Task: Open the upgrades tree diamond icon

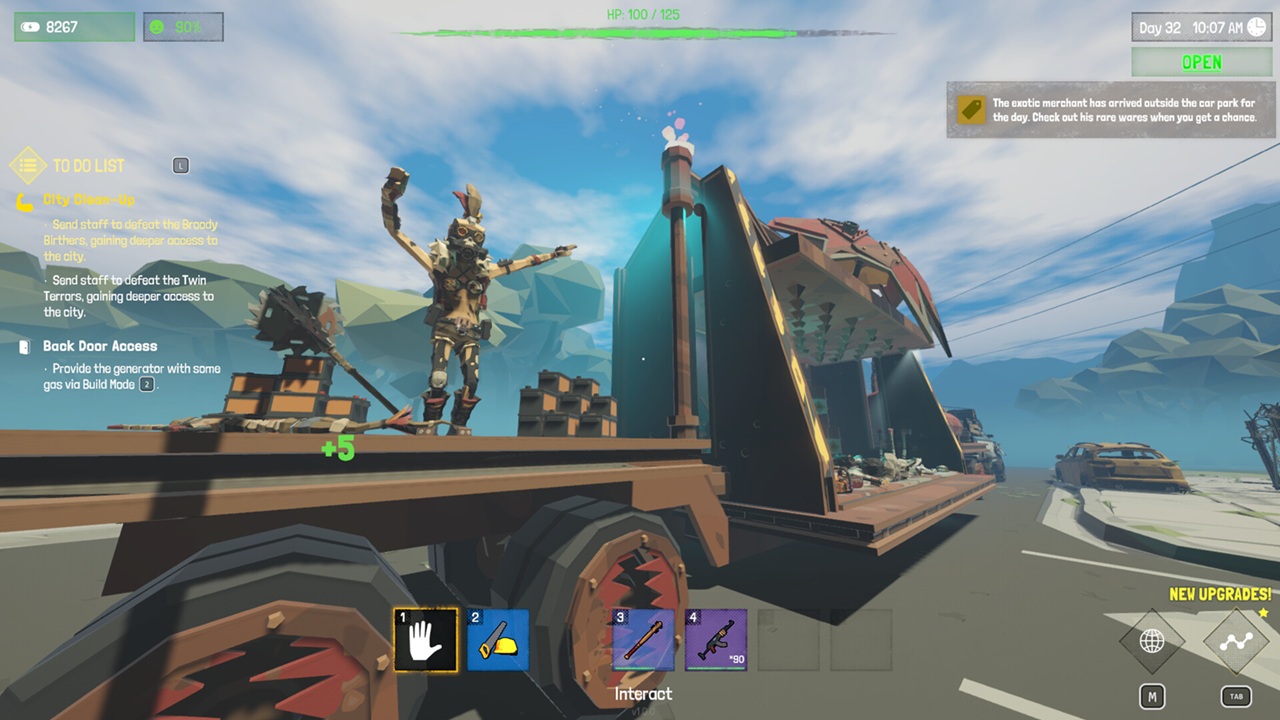Action: (x=1236, y=641)
